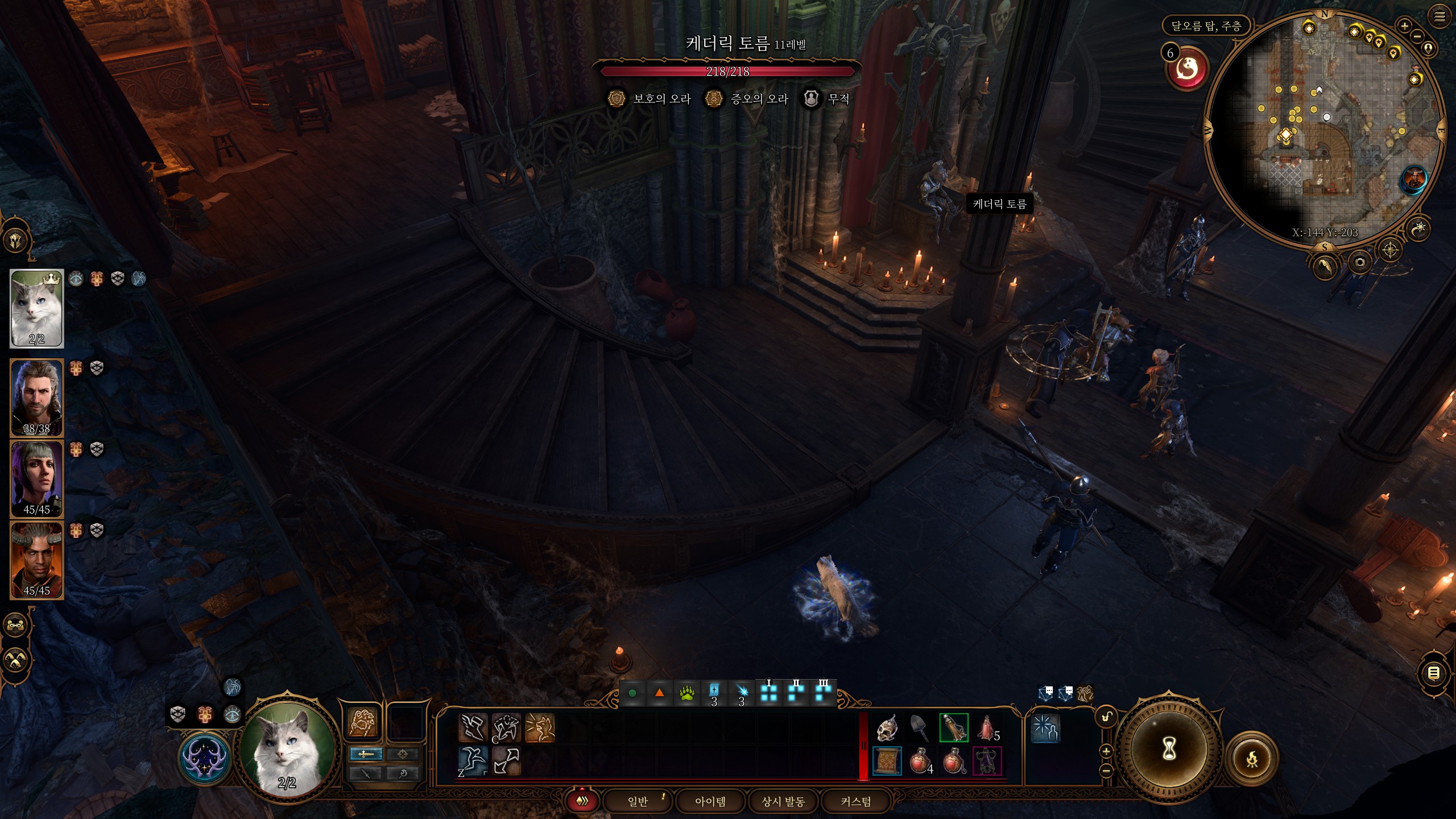This screenshot has width=1456, height=819.
Task: Open the campfire rest button
Action: (1252, 759)
